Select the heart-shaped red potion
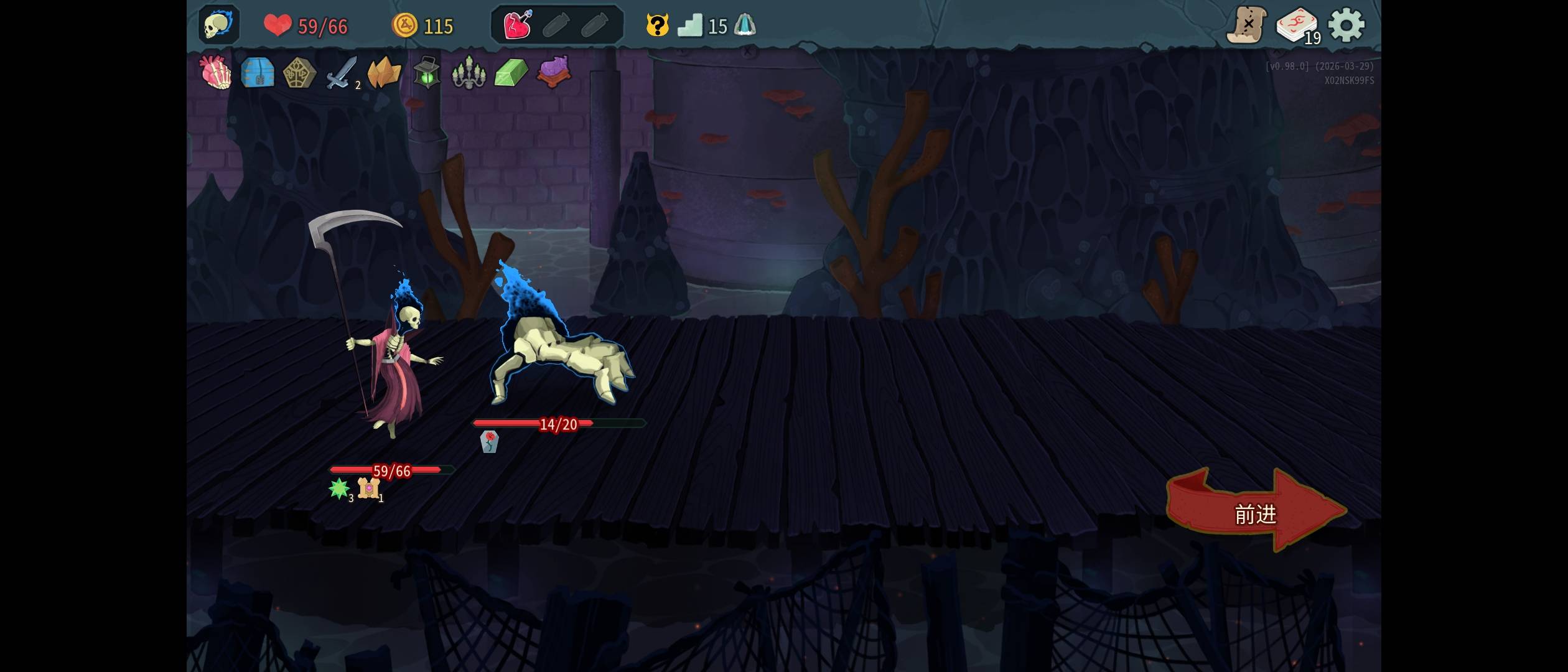 pos(517,26)
